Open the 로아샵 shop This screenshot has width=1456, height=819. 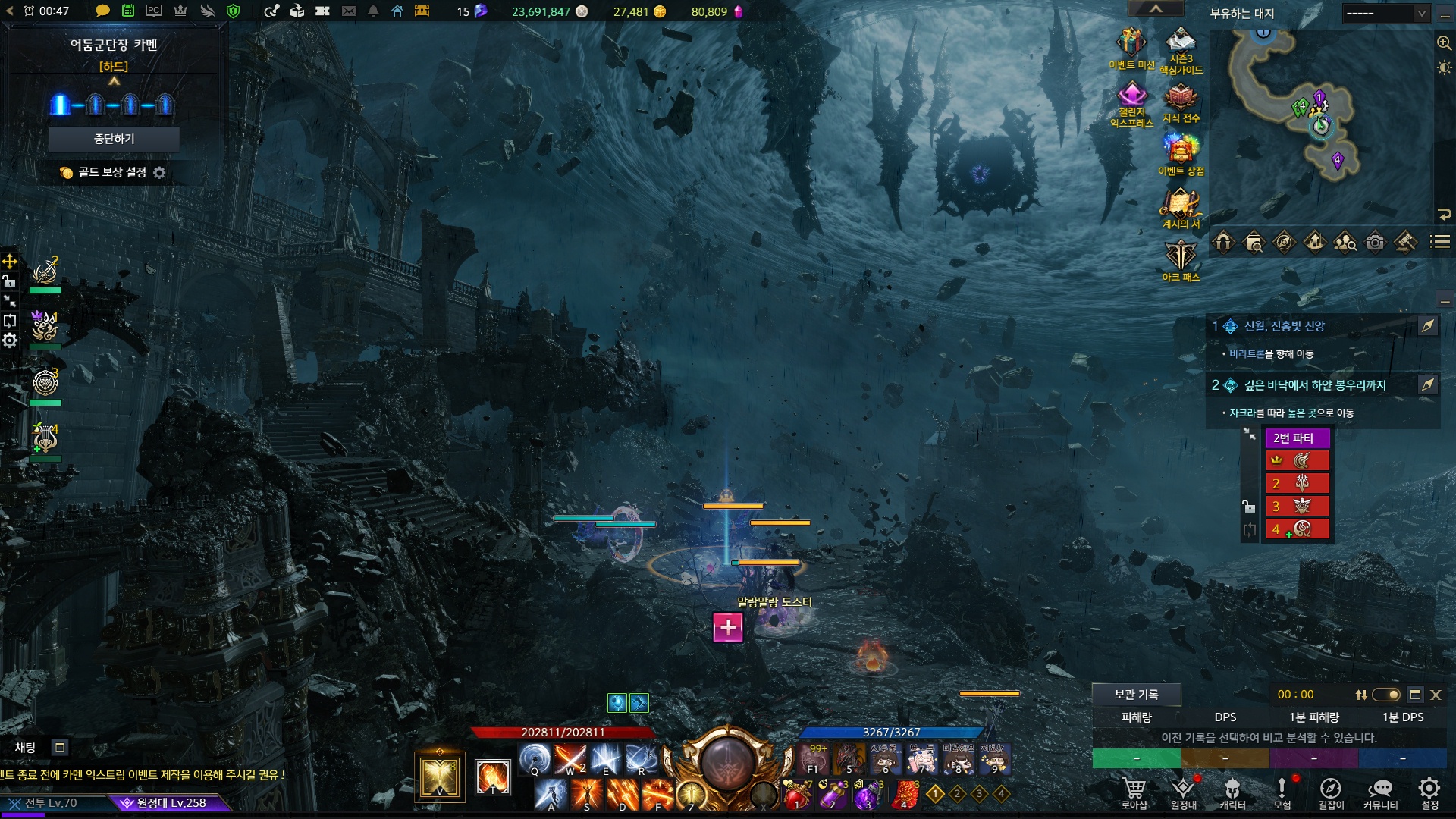click(1134, 792)
